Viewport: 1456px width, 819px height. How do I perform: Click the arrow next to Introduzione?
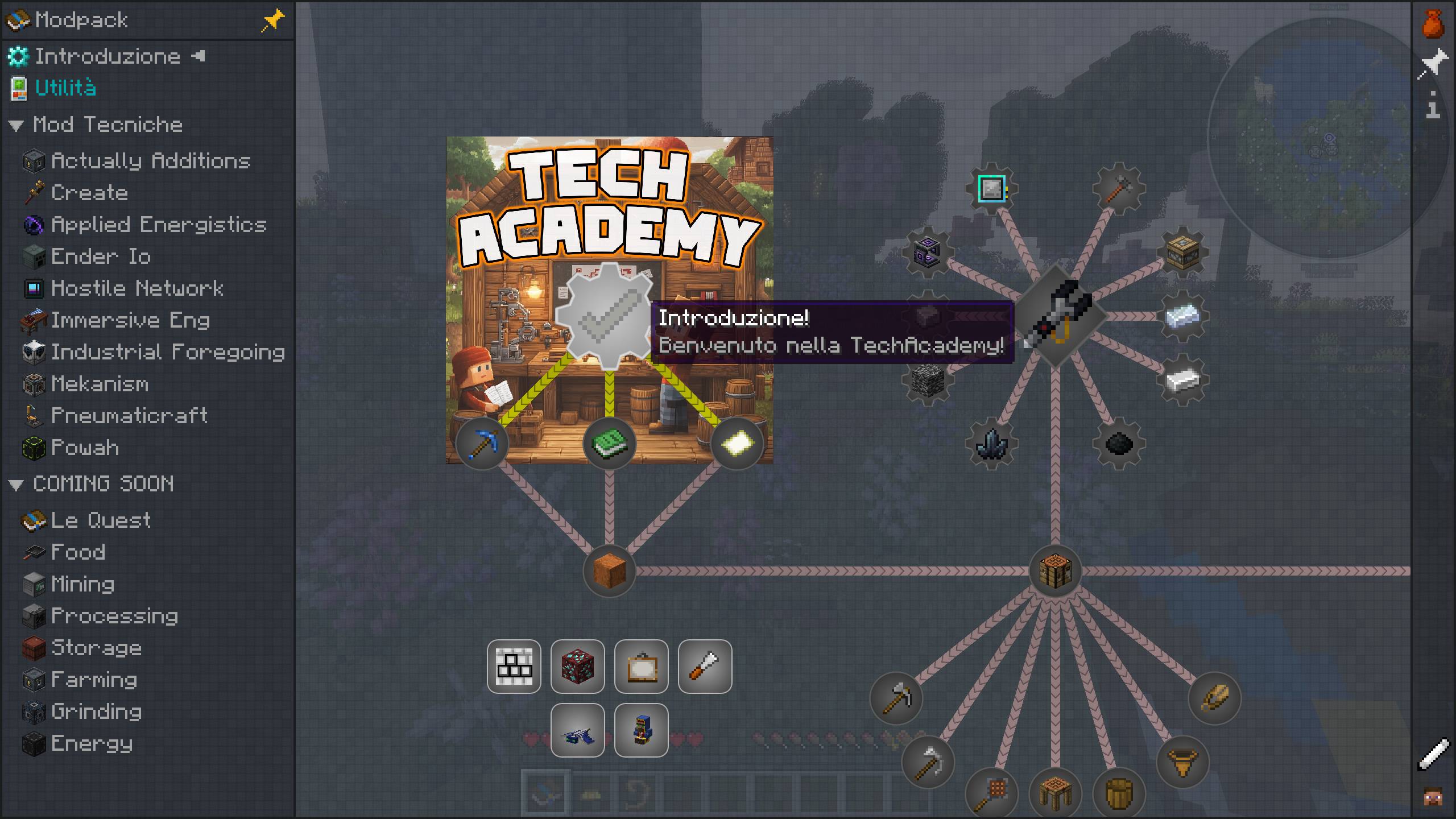[x=197, y=56]
